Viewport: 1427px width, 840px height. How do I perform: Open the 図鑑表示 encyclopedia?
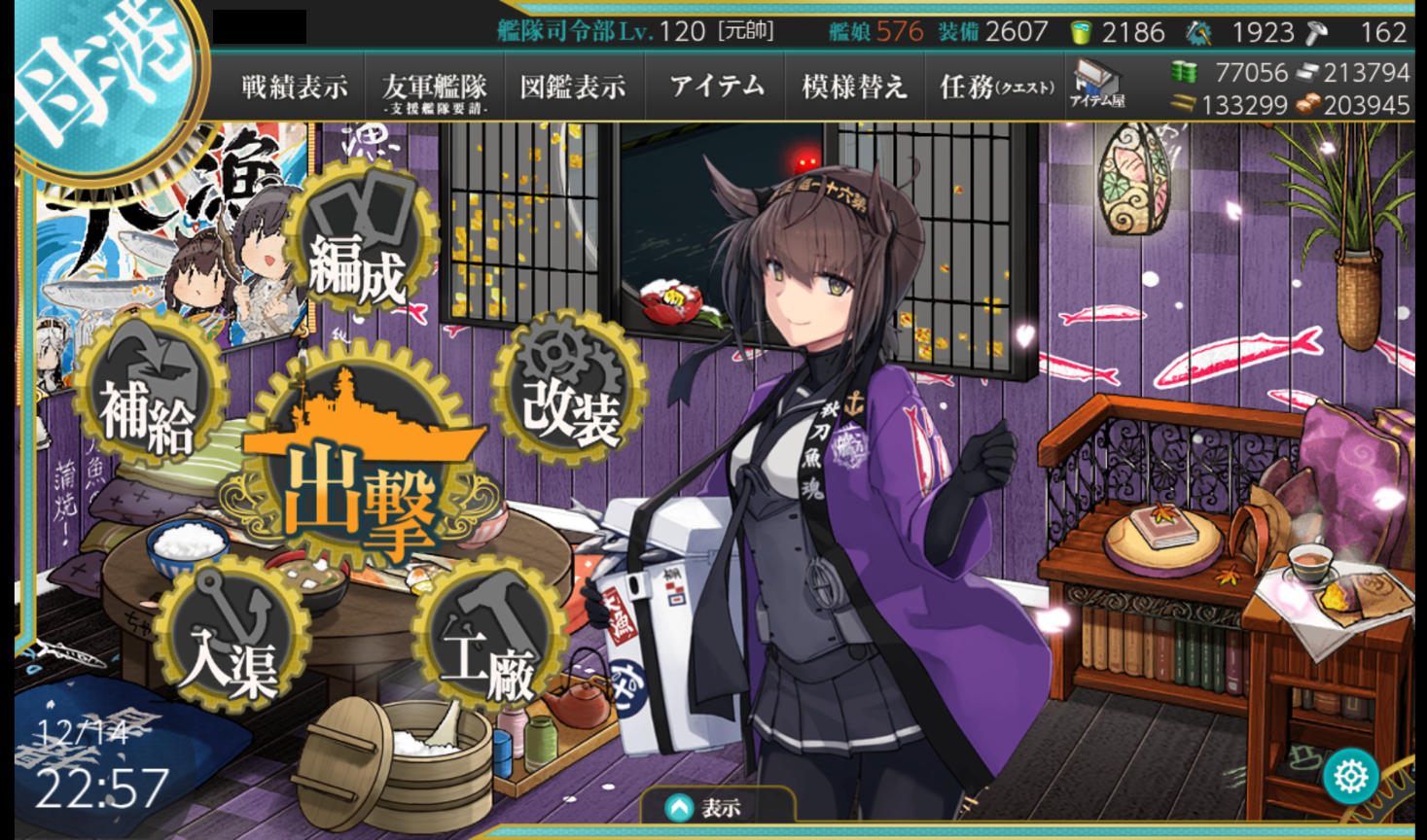(573, 87)
